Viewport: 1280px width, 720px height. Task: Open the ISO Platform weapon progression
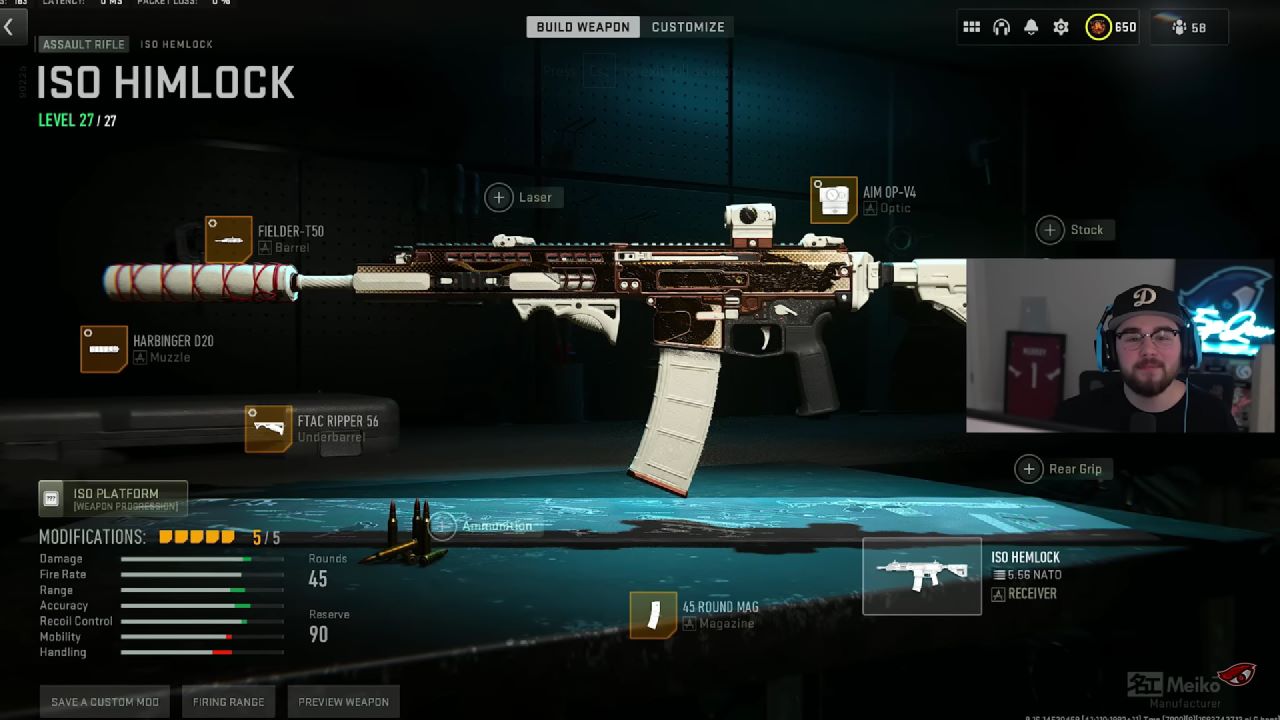click(113, 498)
